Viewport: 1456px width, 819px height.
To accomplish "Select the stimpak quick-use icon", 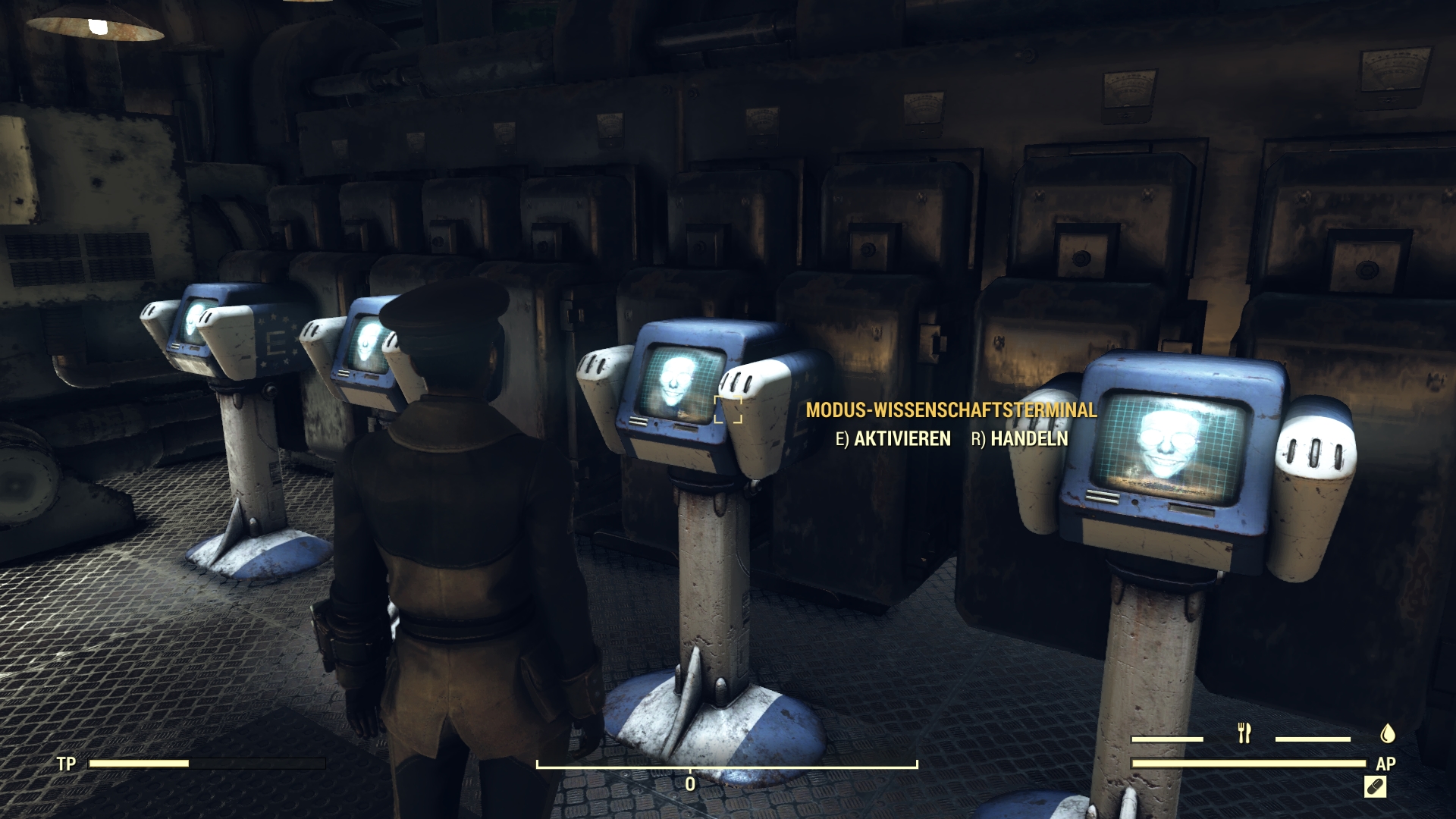I will 1374,787.
